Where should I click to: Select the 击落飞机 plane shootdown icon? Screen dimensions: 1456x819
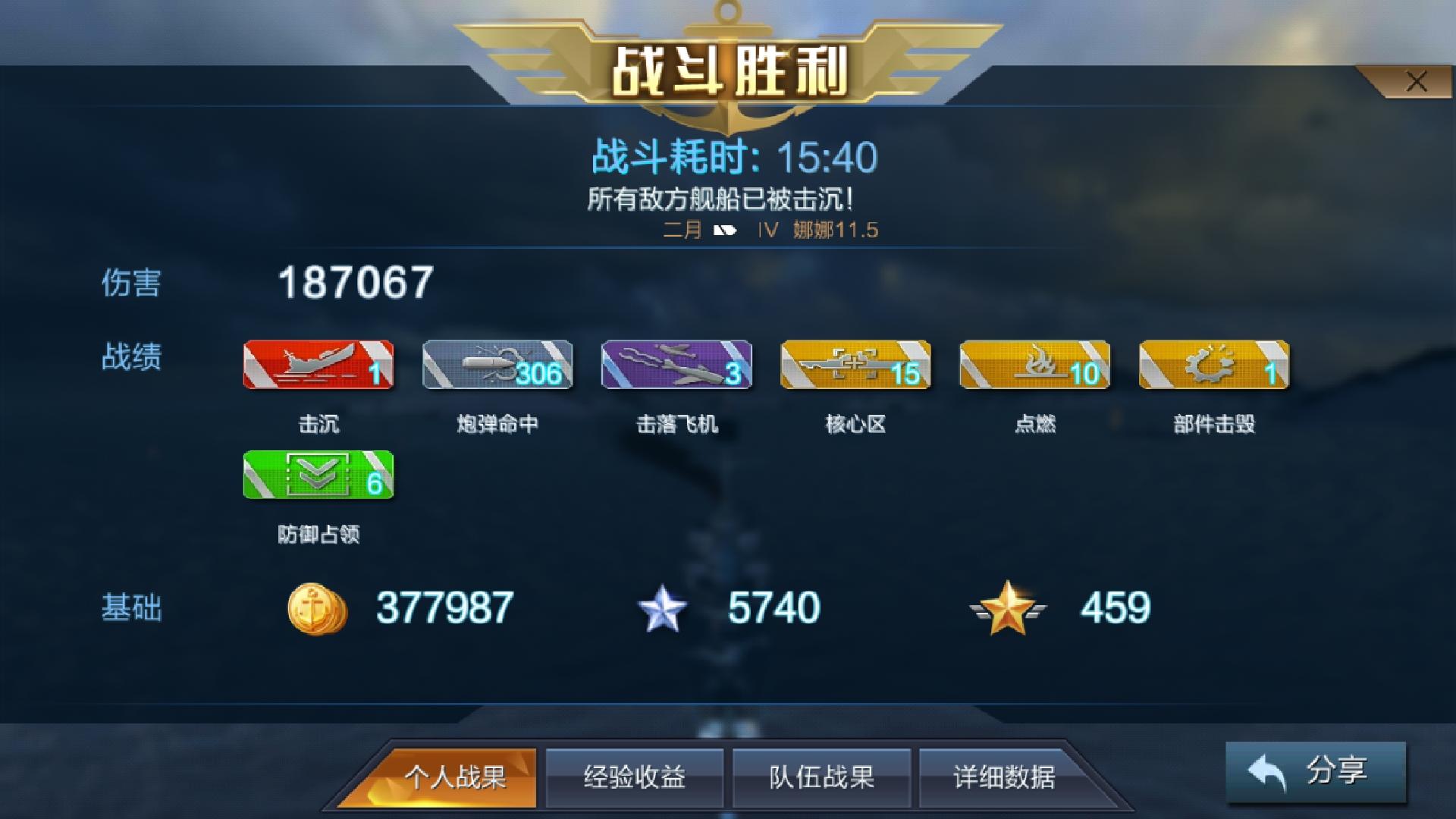pyautogui.click(x=675, y=365)
